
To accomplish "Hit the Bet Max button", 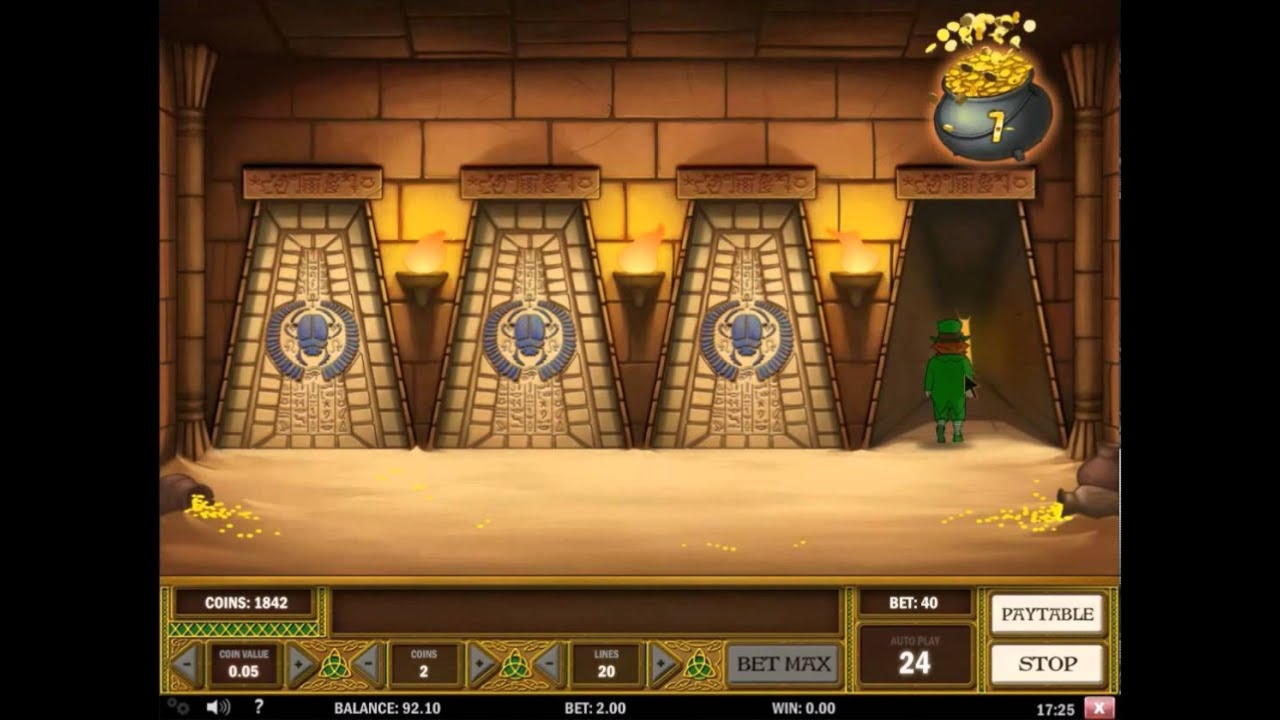I will pyautogui.click(x=784, y=664).
